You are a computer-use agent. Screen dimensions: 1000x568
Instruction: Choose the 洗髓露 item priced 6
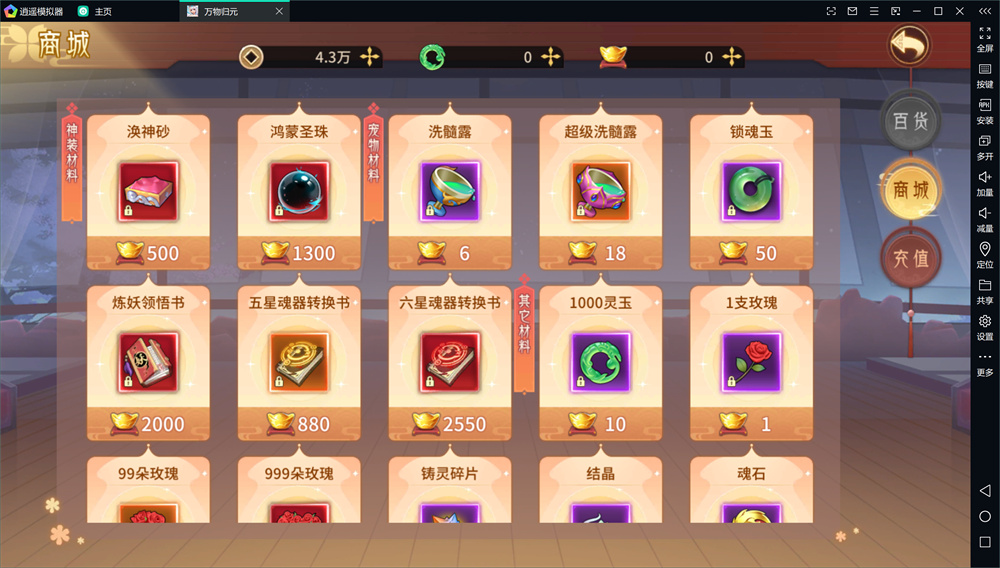450,191
